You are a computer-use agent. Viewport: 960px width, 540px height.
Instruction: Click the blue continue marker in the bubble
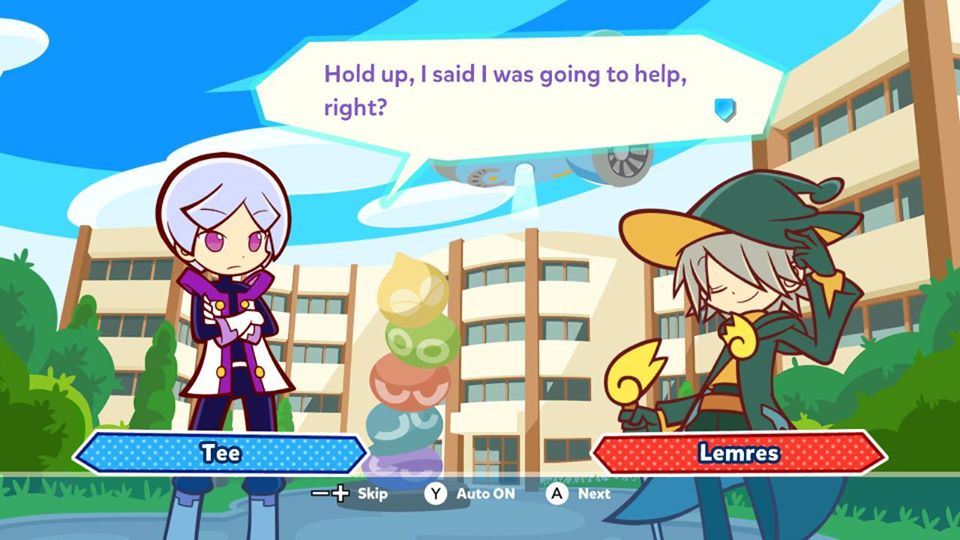point(725,109)
